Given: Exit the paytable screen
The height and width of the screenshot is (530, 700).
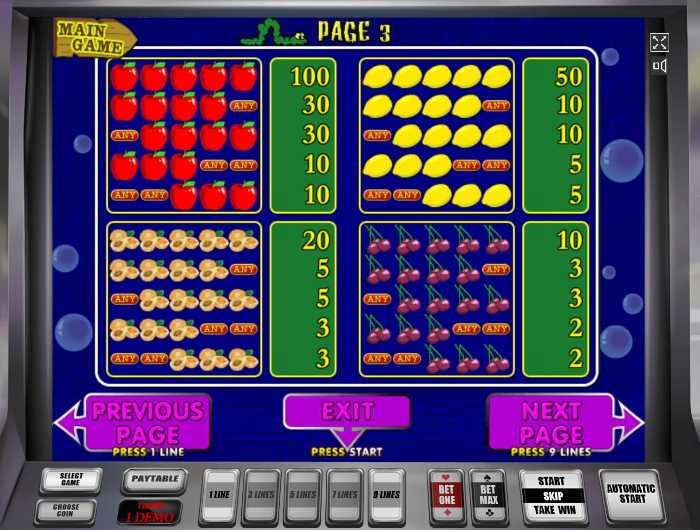Looking at the screenshot, I should [x=347, y=413].
